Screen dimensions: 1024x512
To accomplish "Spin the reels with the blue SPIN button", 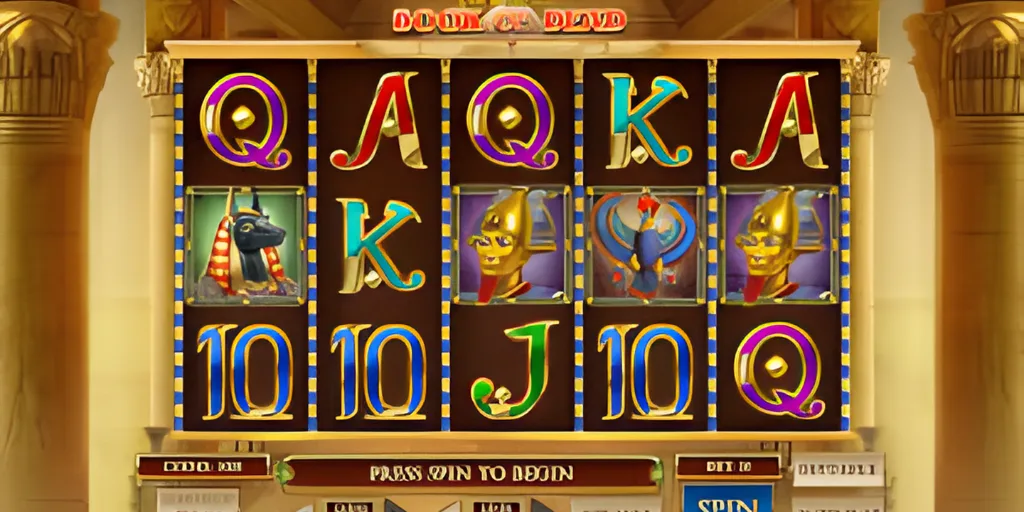I will point(728,498).
